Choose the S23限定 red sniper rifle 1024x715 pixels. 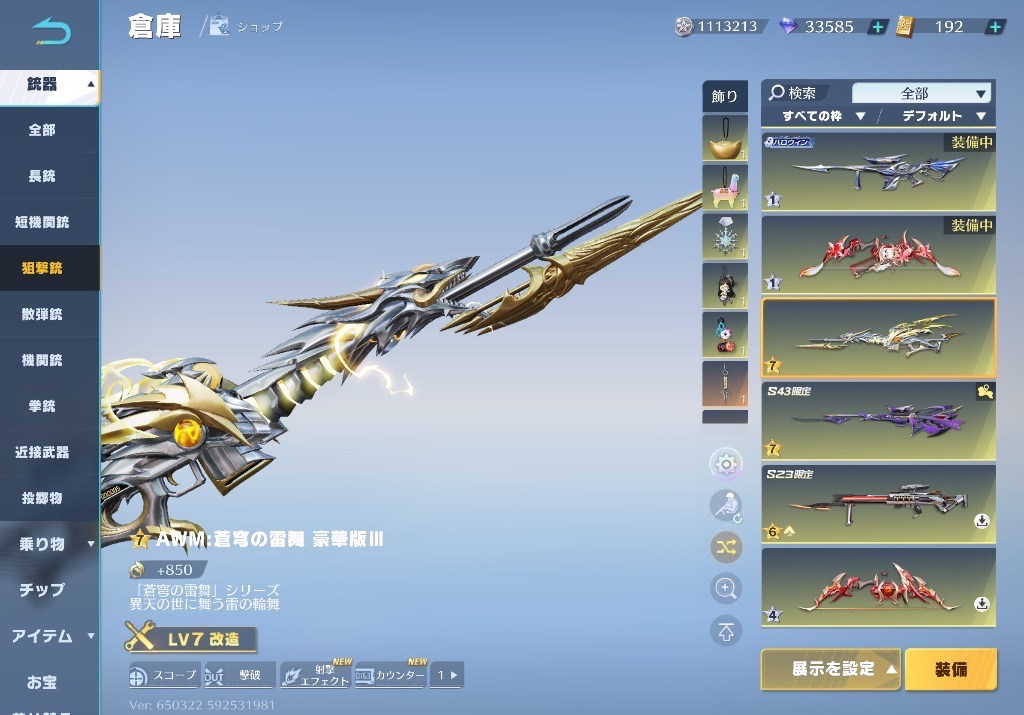point(878,503)
